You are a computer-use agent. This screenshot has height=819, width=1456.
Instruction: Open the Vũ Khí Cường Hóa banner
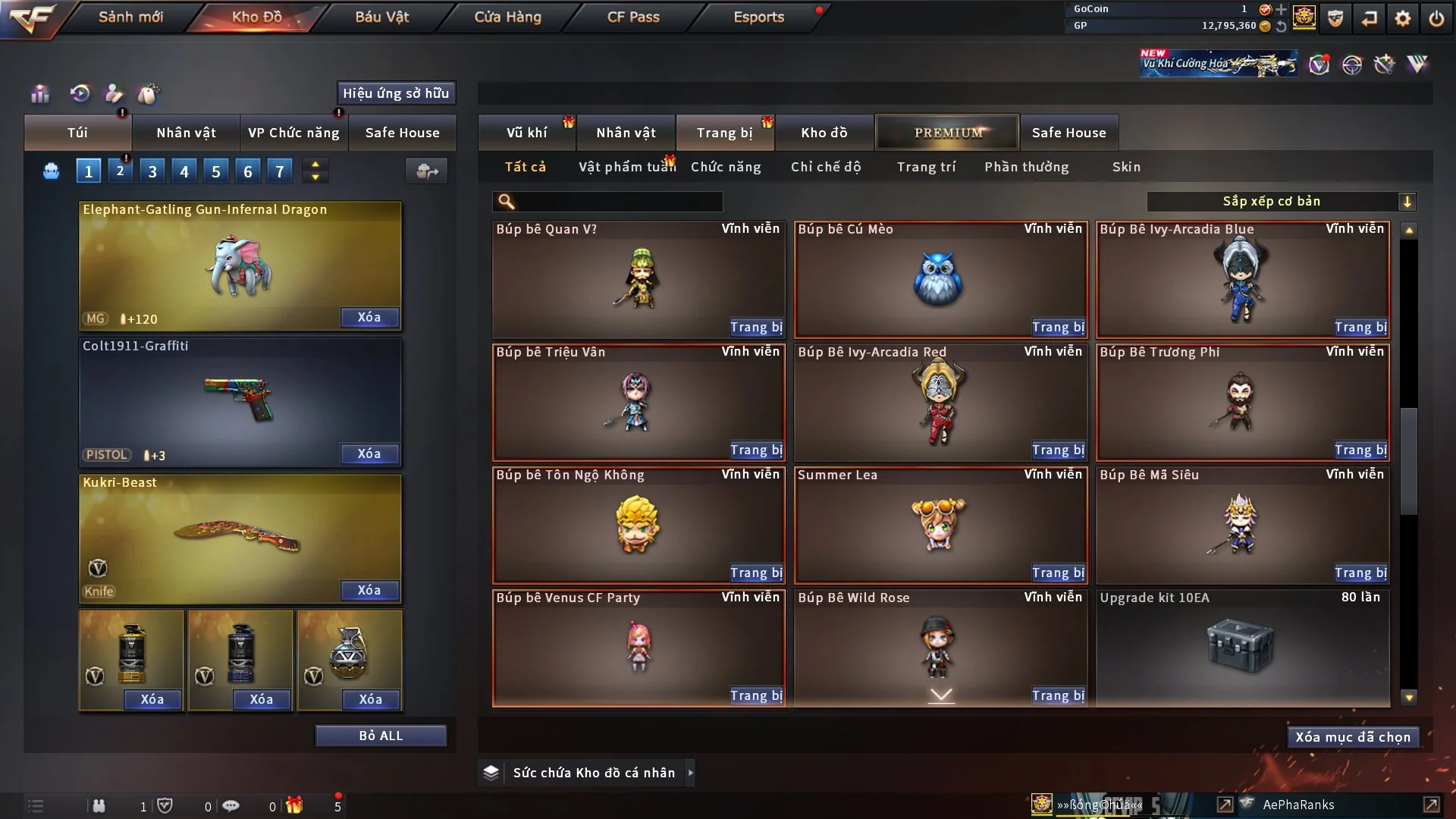1219,64
